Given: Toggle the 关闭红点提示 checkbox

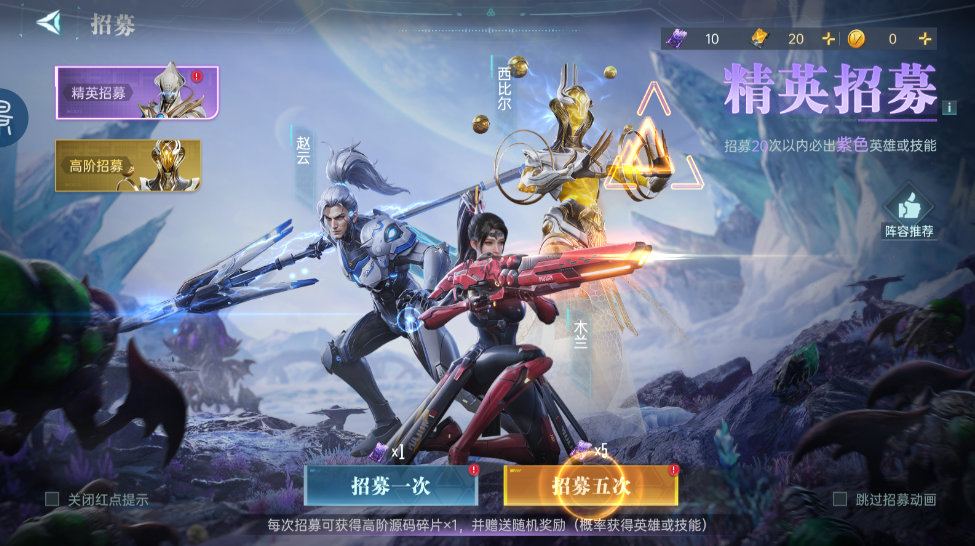Looking at the screenshot, I should (52, 499).
